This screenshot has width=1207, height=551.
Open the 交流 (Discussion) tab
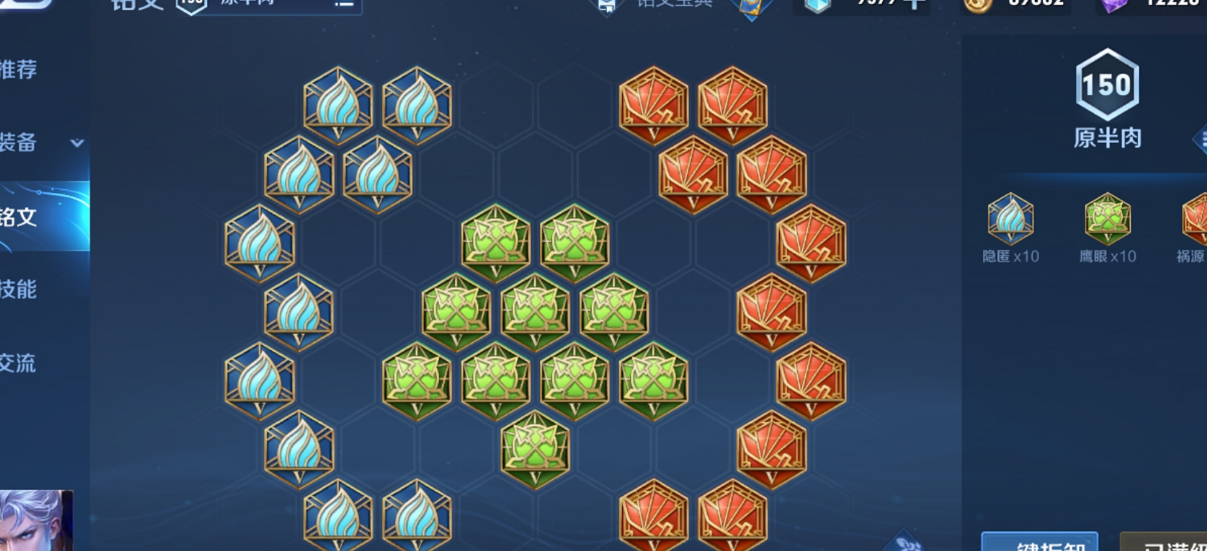point(20,362)
